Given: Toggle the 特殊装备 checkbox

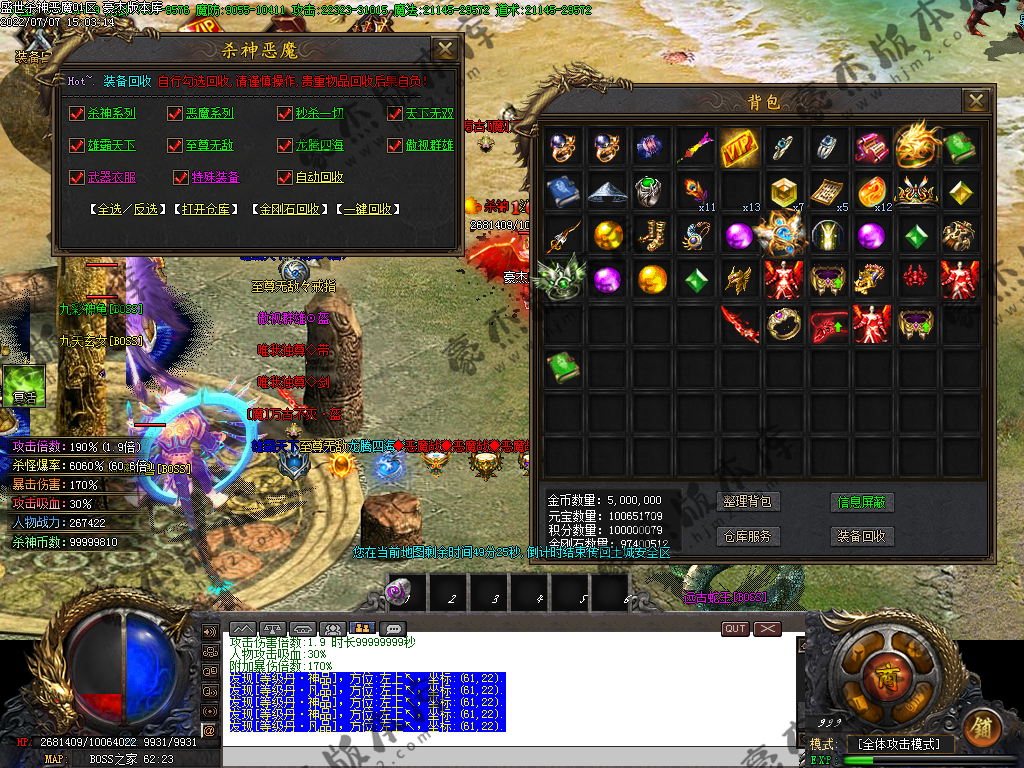Looking at the screenshot, I should click(x=181, y=178).
